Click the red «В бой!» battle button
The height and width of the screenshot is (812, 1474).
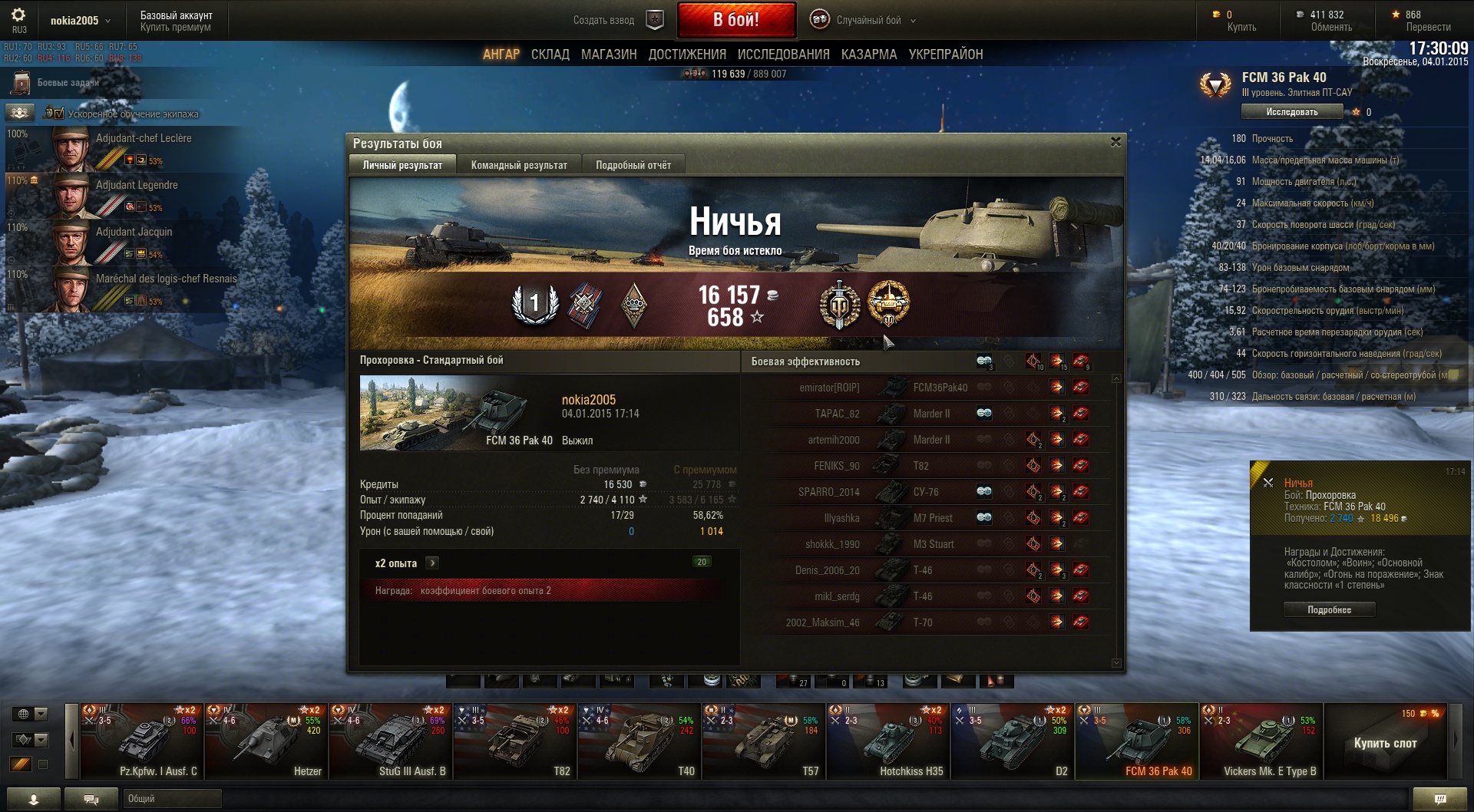[x=735, y=20]
